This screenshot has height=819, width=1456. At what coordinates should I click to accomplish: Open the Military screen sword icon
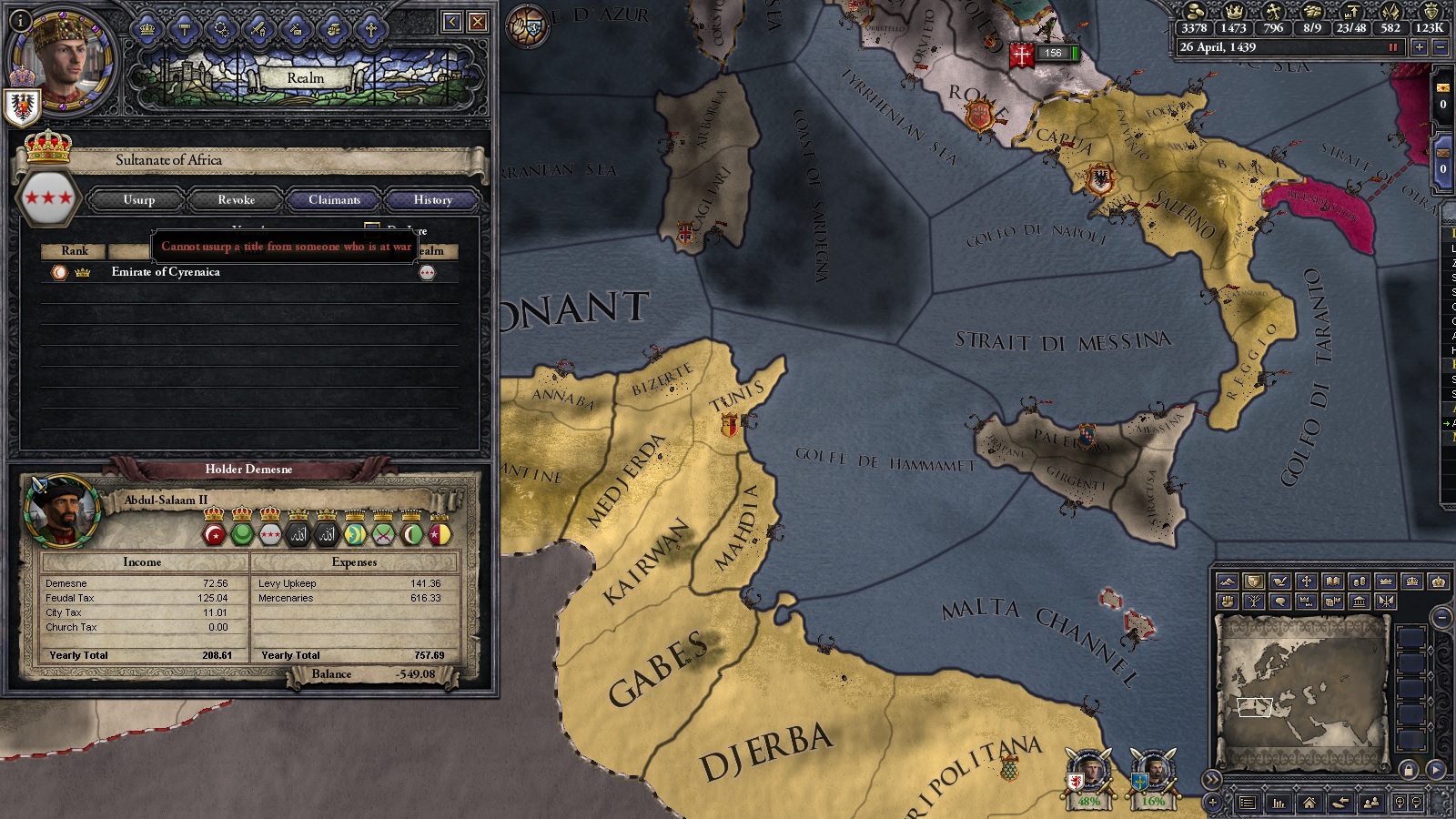click(258, 29)
